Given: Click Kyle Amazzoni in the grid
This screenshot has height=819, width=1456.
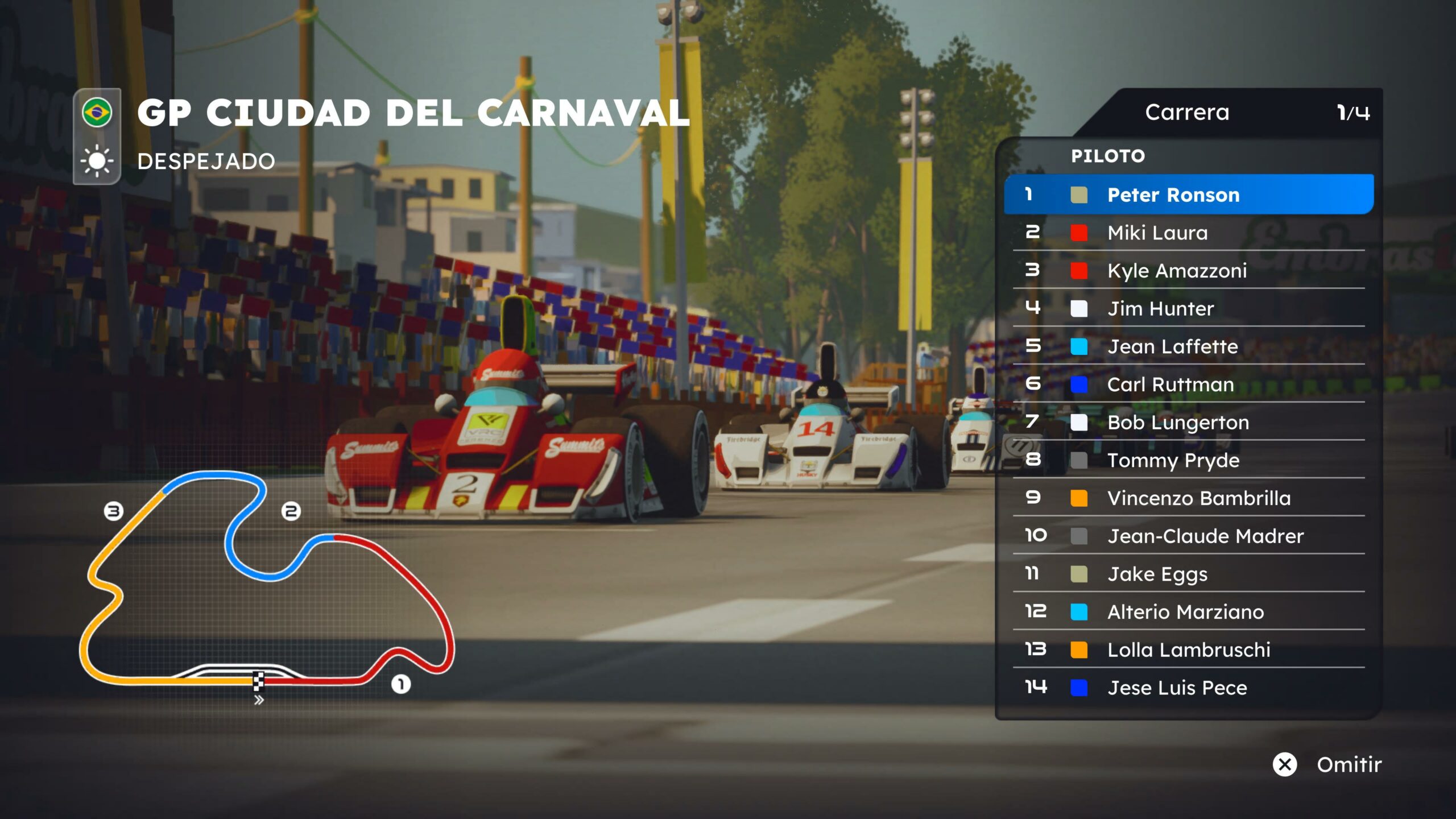Looking at the screenshot, I should [1189, 271].
